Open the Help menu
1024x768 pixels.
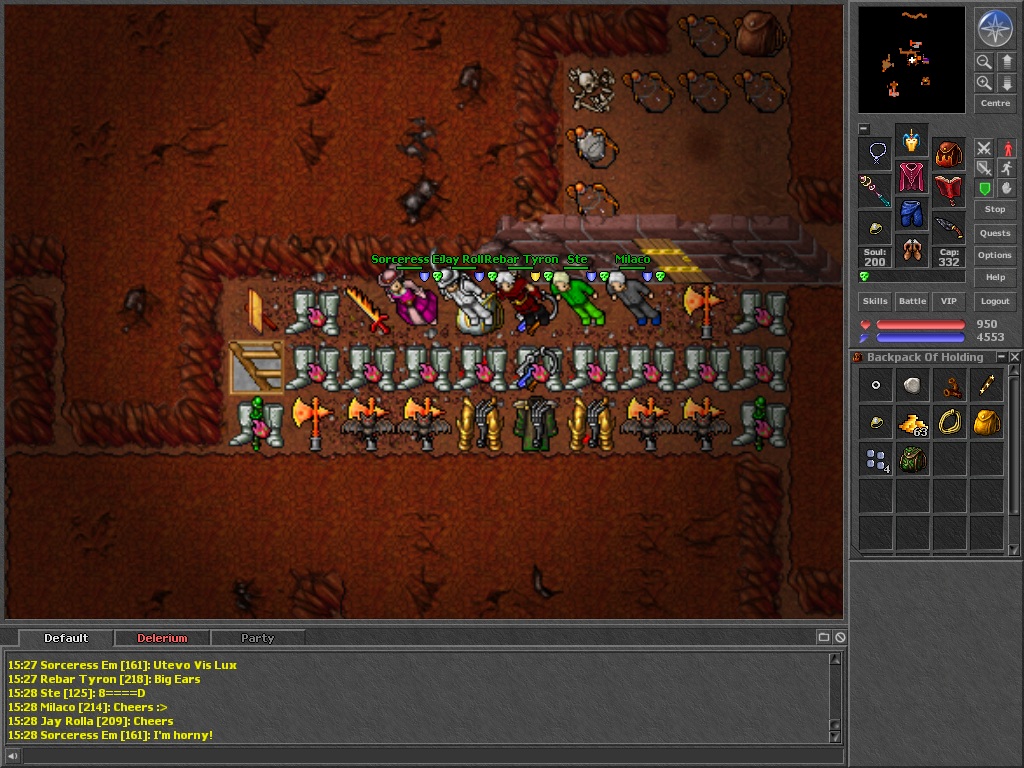pos(994,277)
